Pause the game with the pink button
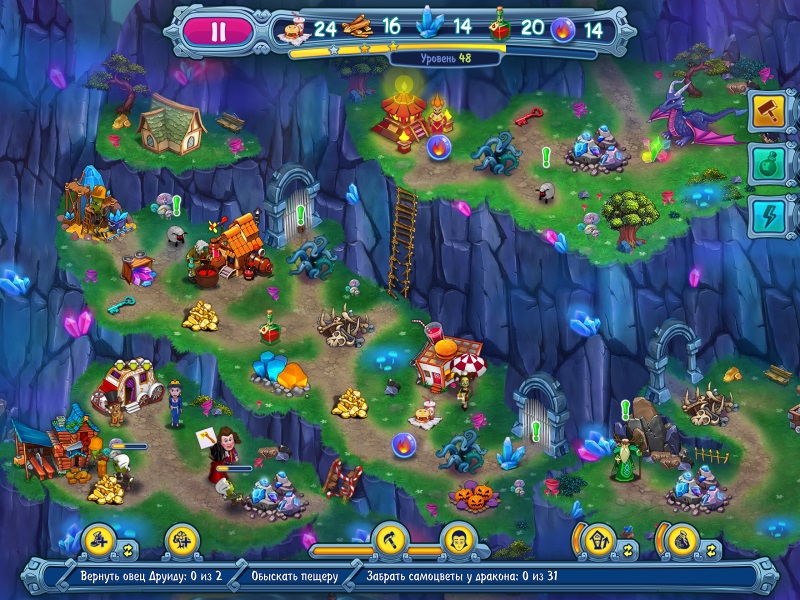This screenshot has width=800, height=600. coord(219,30)
